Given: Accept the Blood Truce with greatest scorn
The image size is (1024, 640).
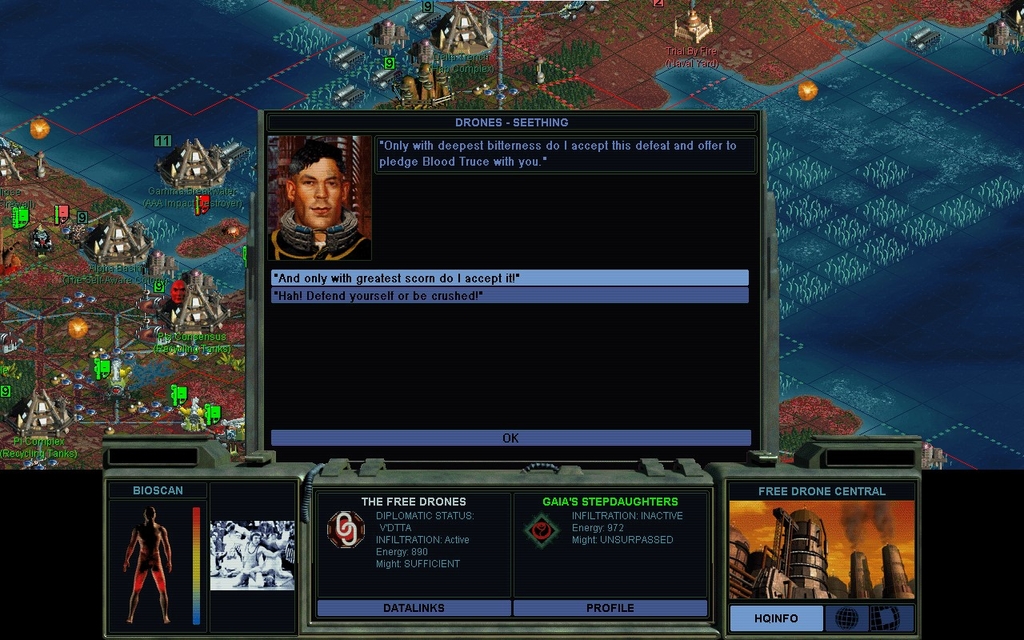Looking at the screenshot, I should (509, 278).
